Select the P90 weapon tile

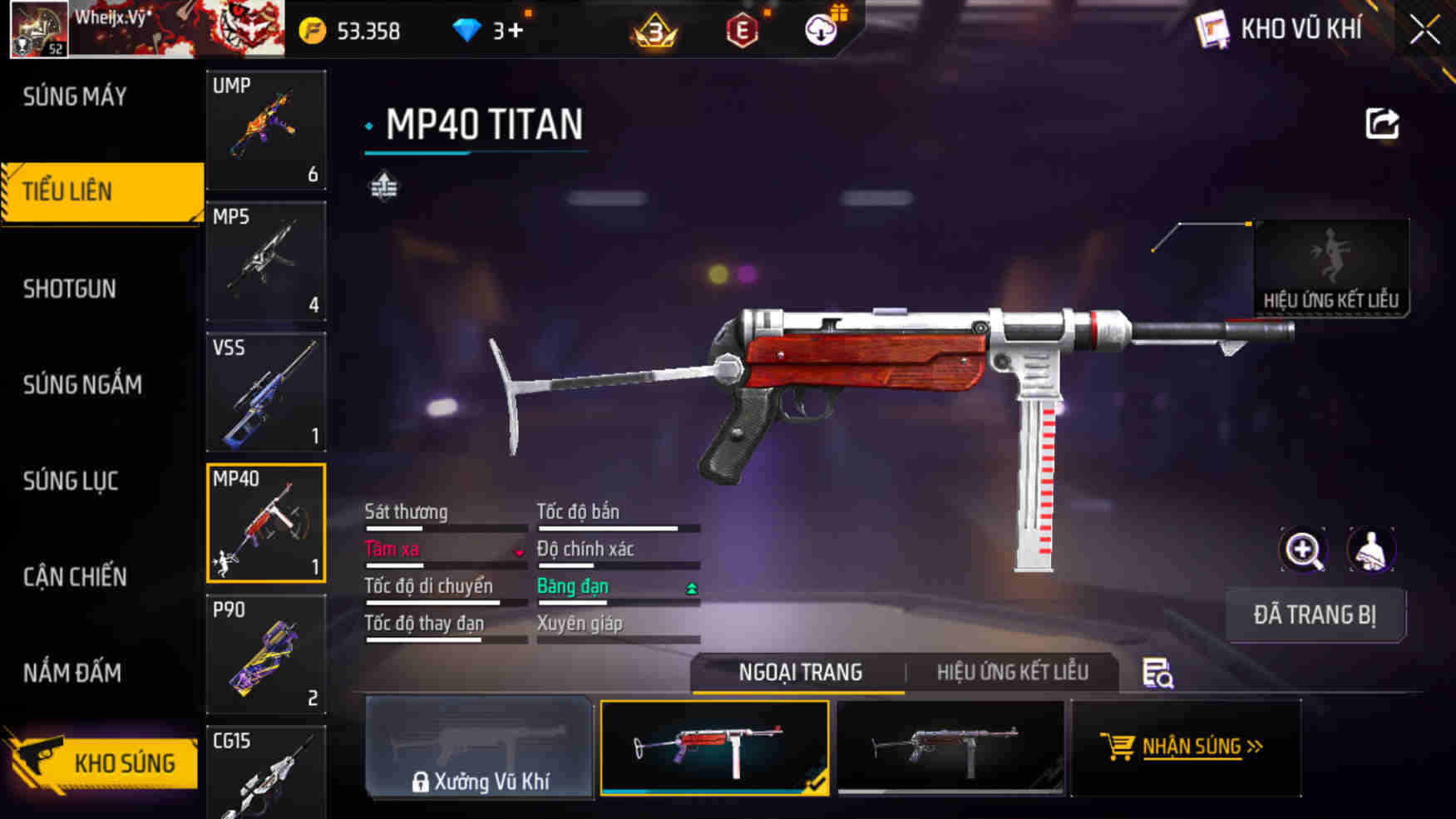pyautogui.click(x=265, y=654)
